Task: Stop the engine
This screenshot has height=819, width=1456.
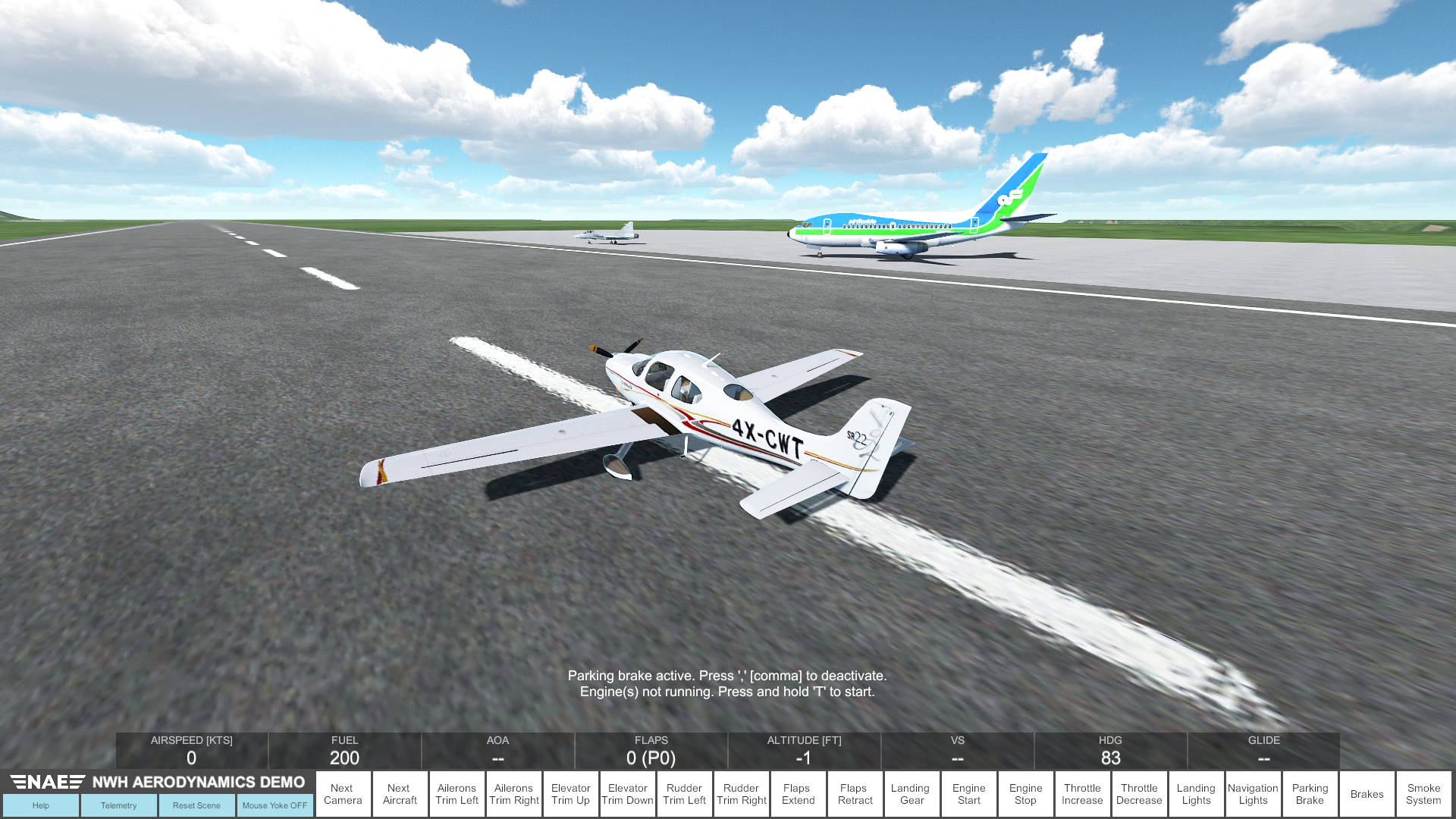Action: point(1025,793)
